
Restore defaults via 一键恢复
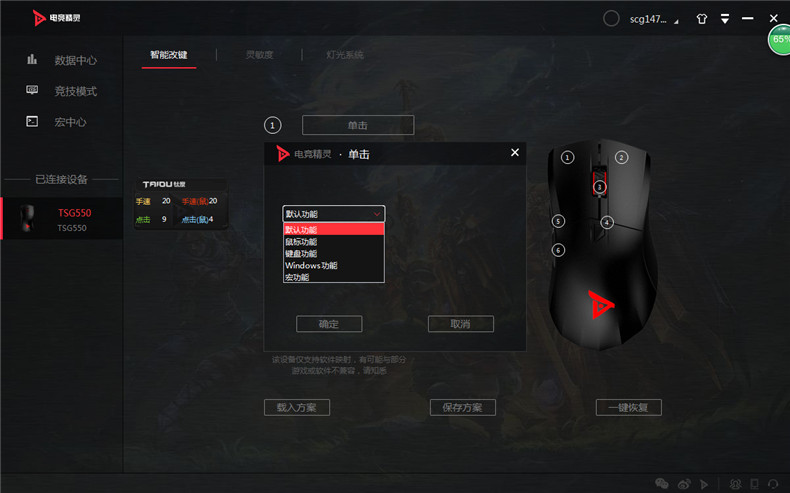629,408
